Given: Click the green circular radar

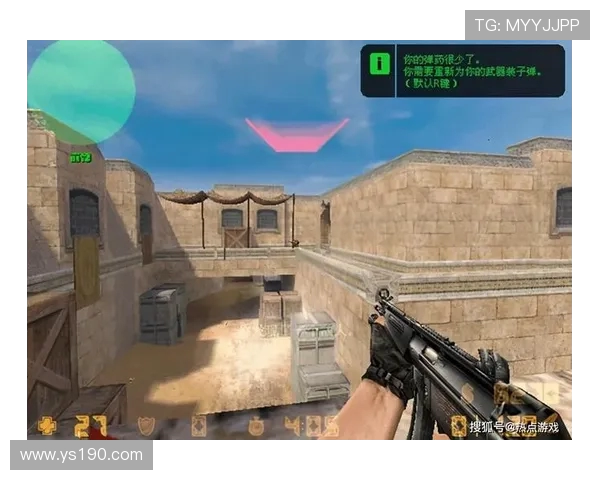Looking at the screenshot, I should 81,90.
